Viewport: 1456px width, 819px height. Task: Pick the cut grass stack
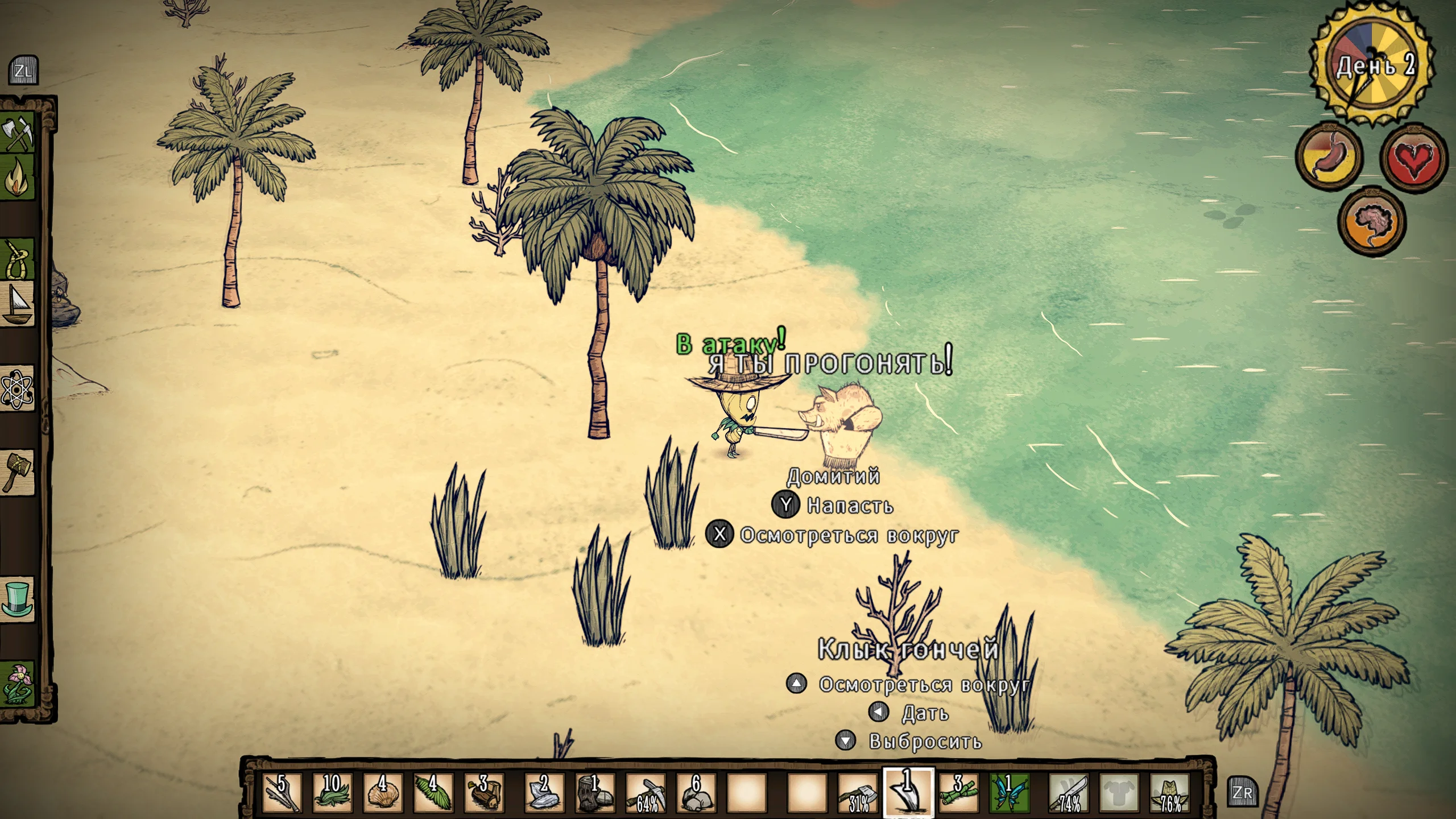tap(333, 792)
